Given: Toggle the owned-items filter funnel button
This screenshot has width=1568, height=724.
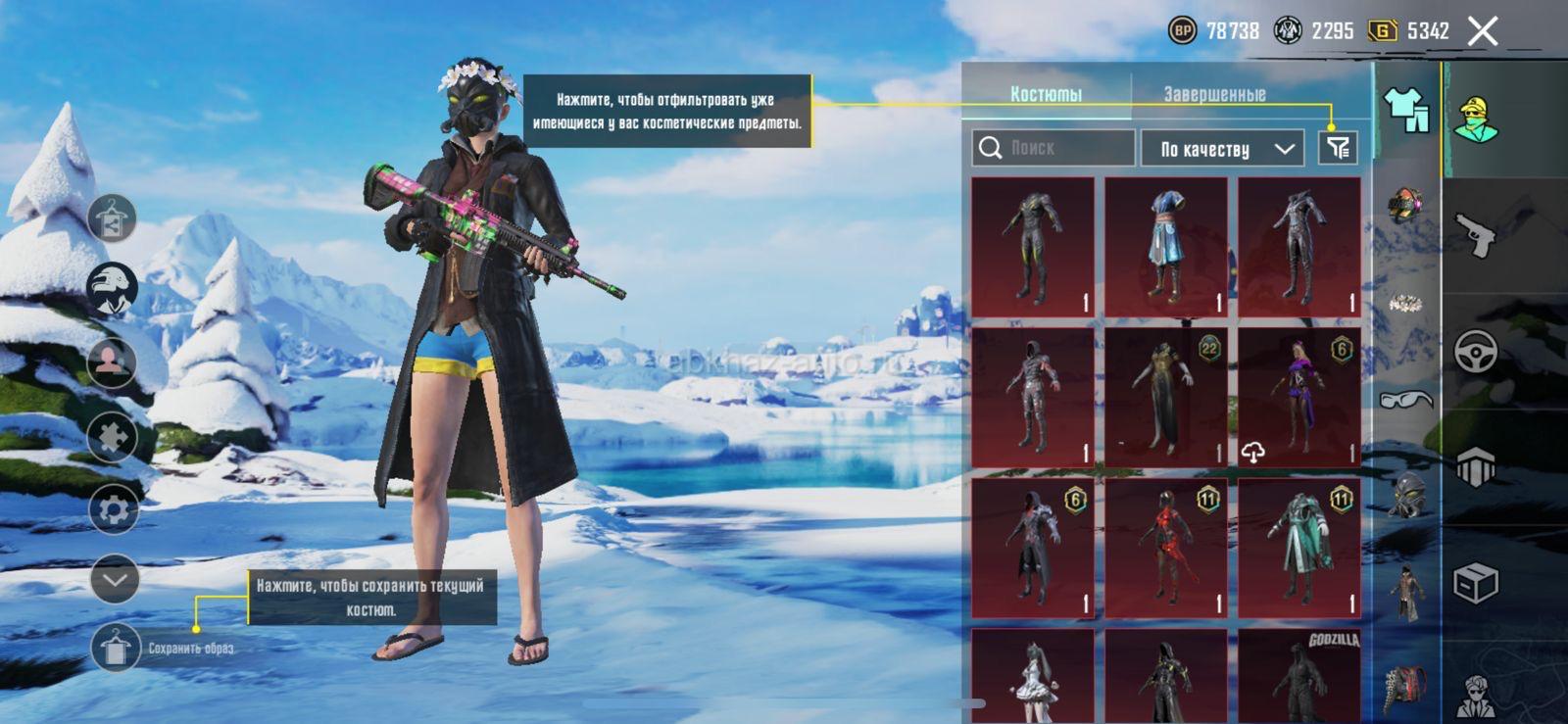Looking at the screenshot, I should [x=1338, y=148].
